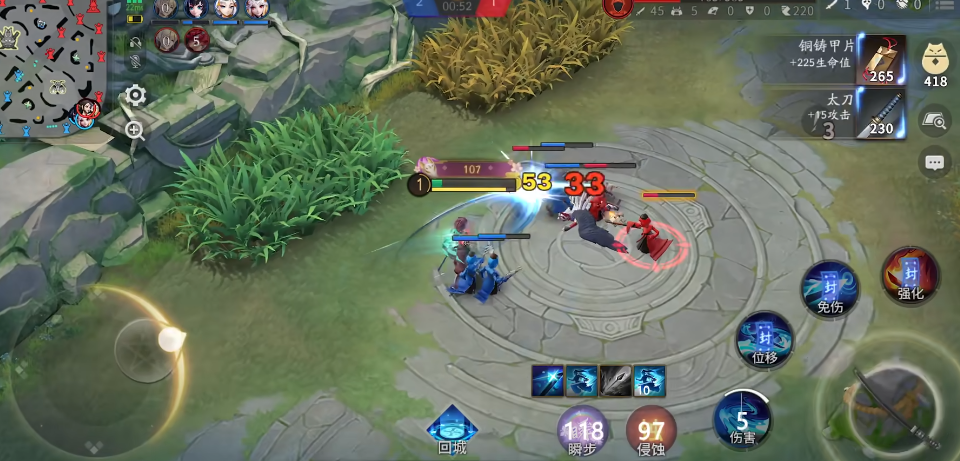Toggle the microphone mute icon
Image resolution: width=960 pixels, height=461 pixels.
click(136, 62)
